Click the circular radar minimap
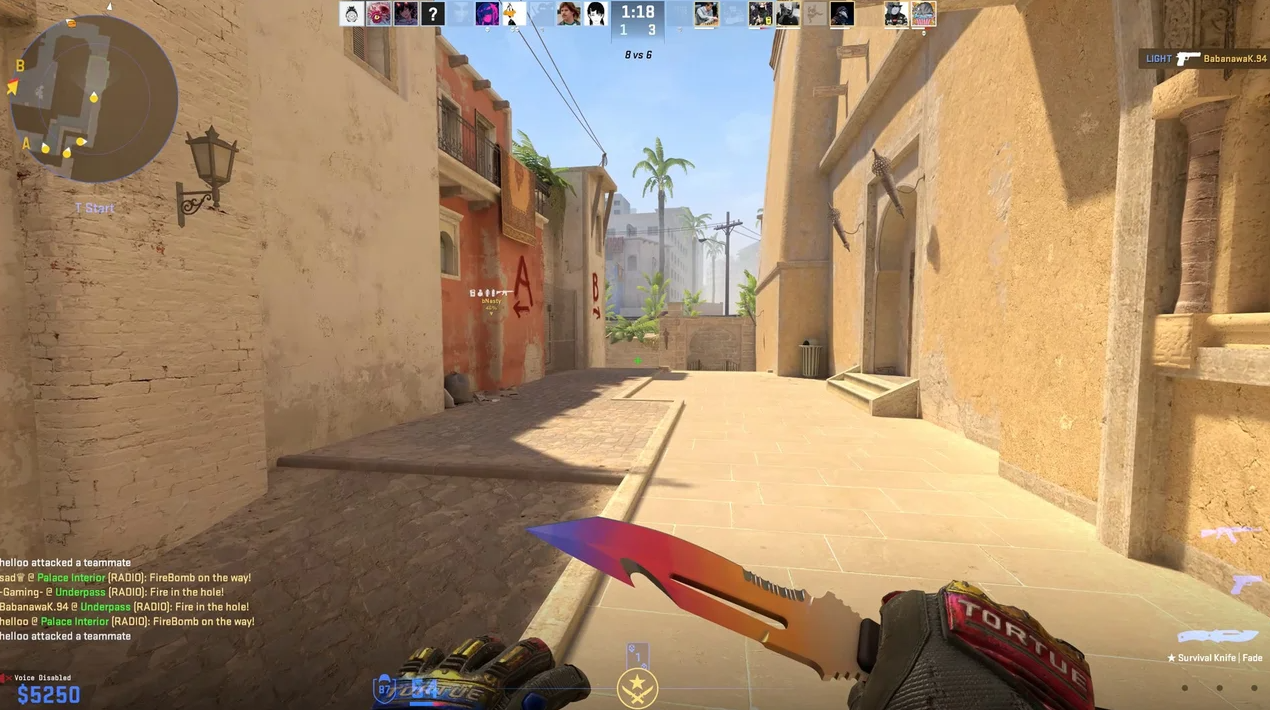The image size is (1270, 710). (x=93, y=98)
